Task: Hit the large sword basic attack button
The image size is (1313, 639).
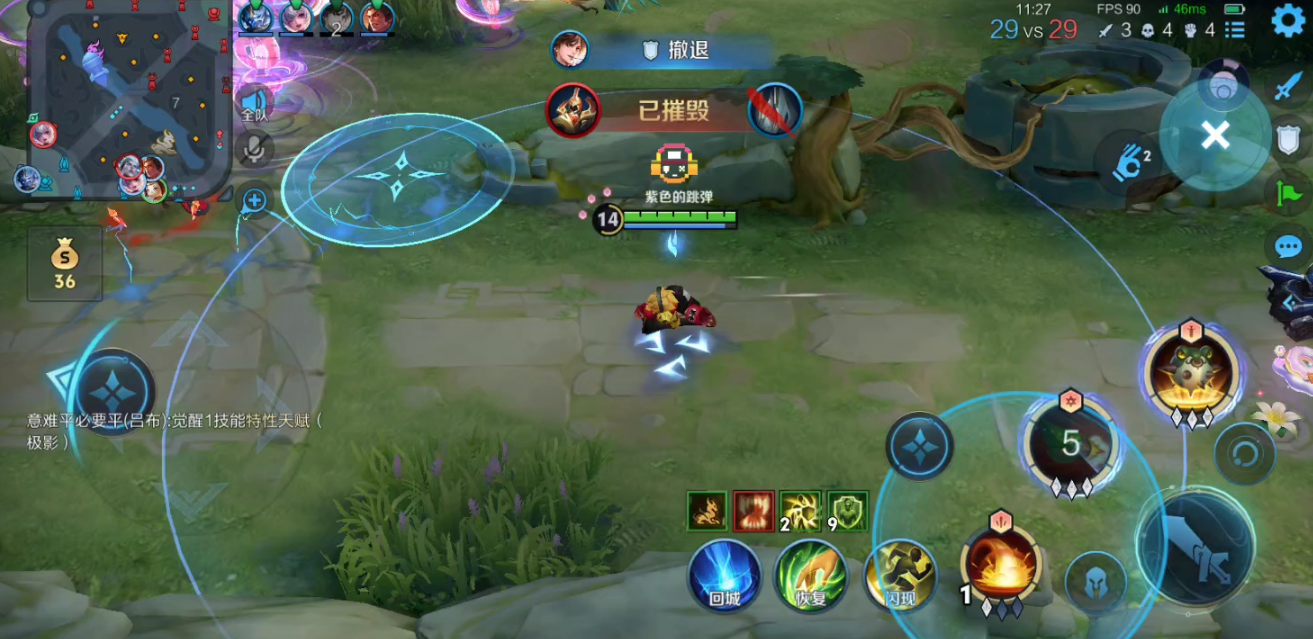Action: click(x=1196, y=548)
